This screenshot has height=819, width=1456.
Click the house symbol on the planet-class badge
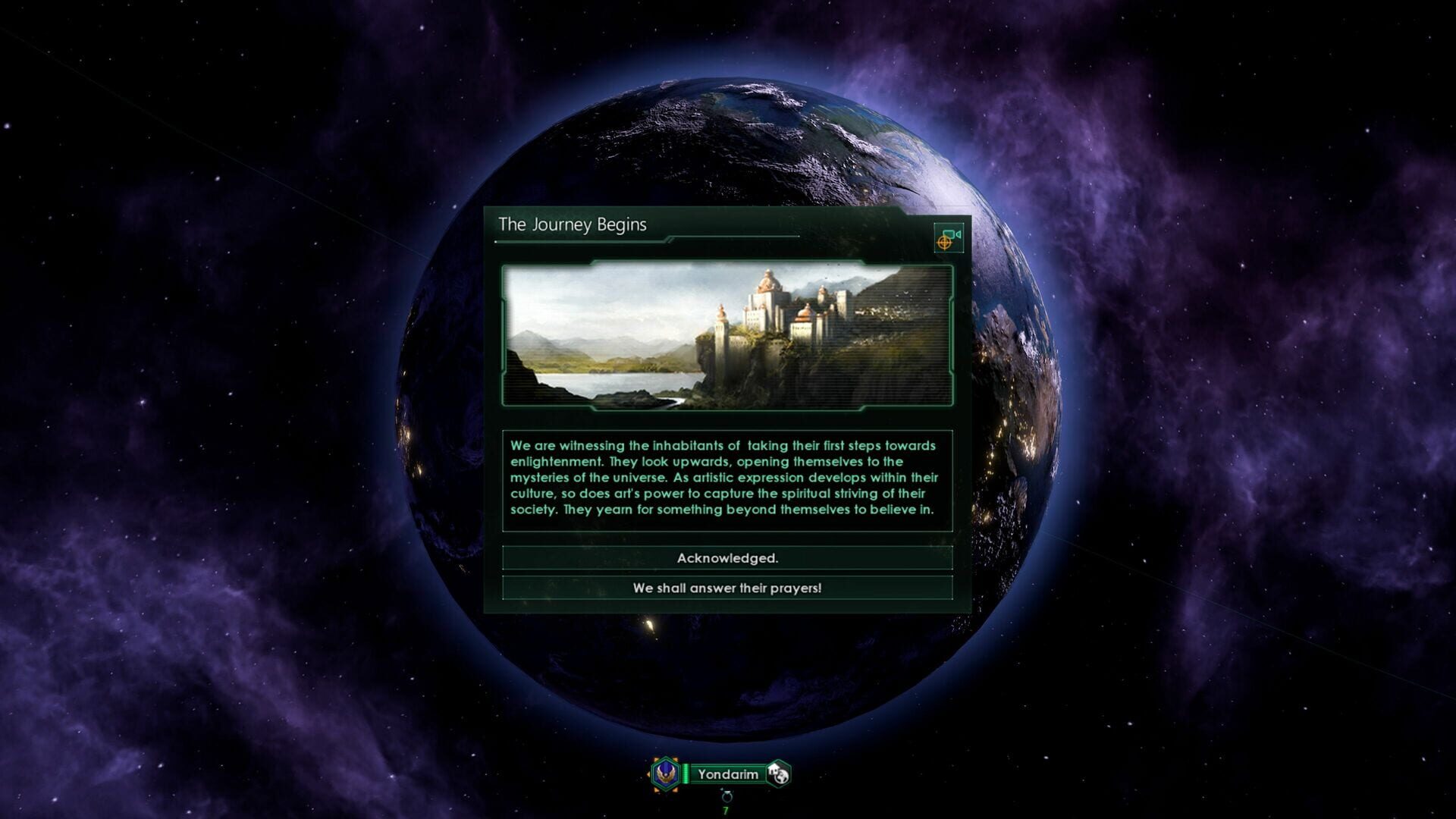[x=772, y=768]
